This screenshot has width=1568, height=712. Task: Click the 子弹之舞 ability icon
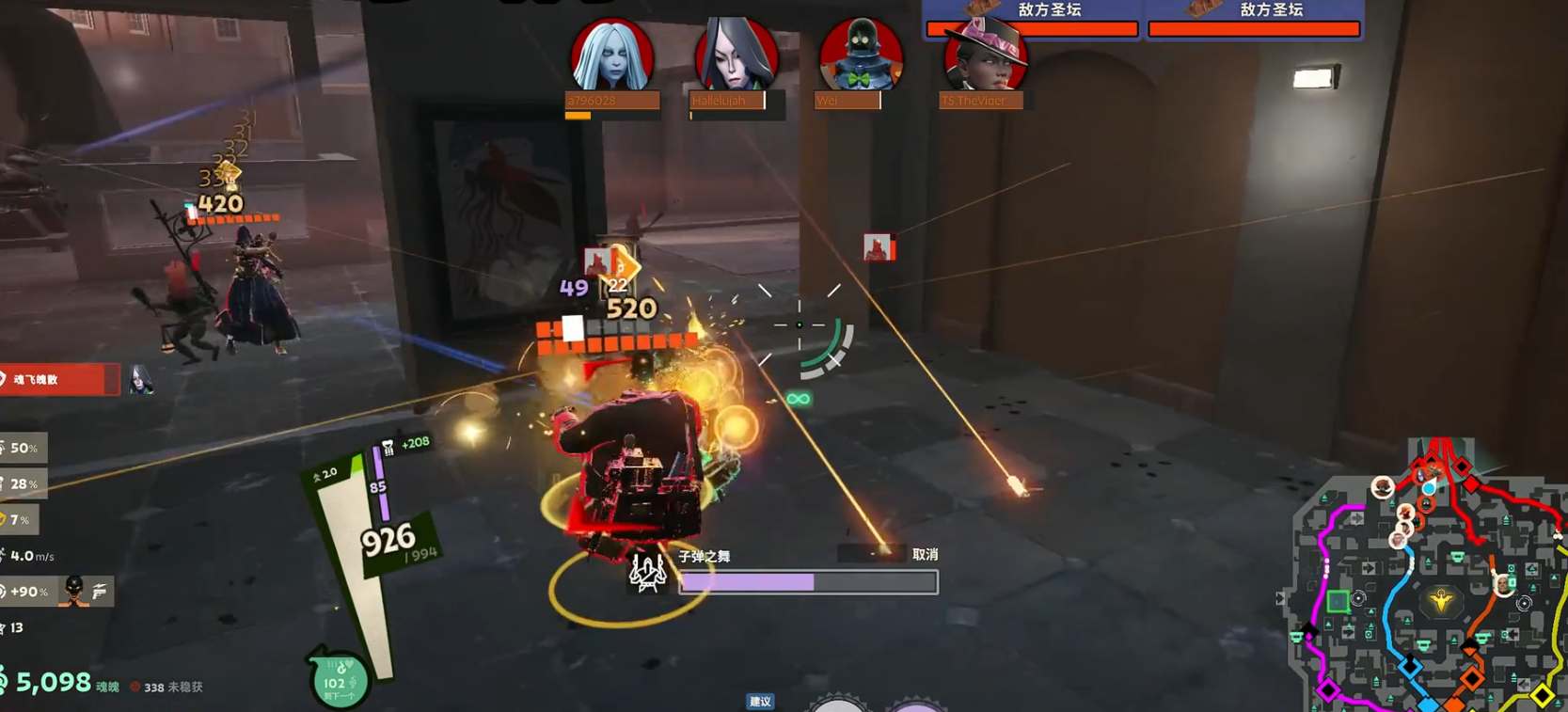pyautogui.click(x=647, y=572)
